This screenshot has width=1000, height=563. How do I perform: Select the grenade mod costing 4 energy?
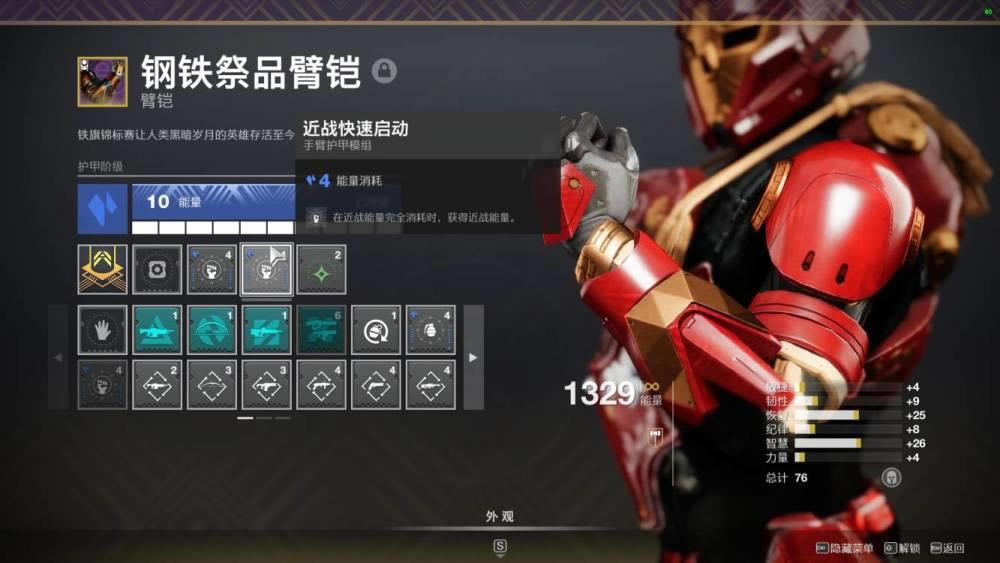coord(430,329)
